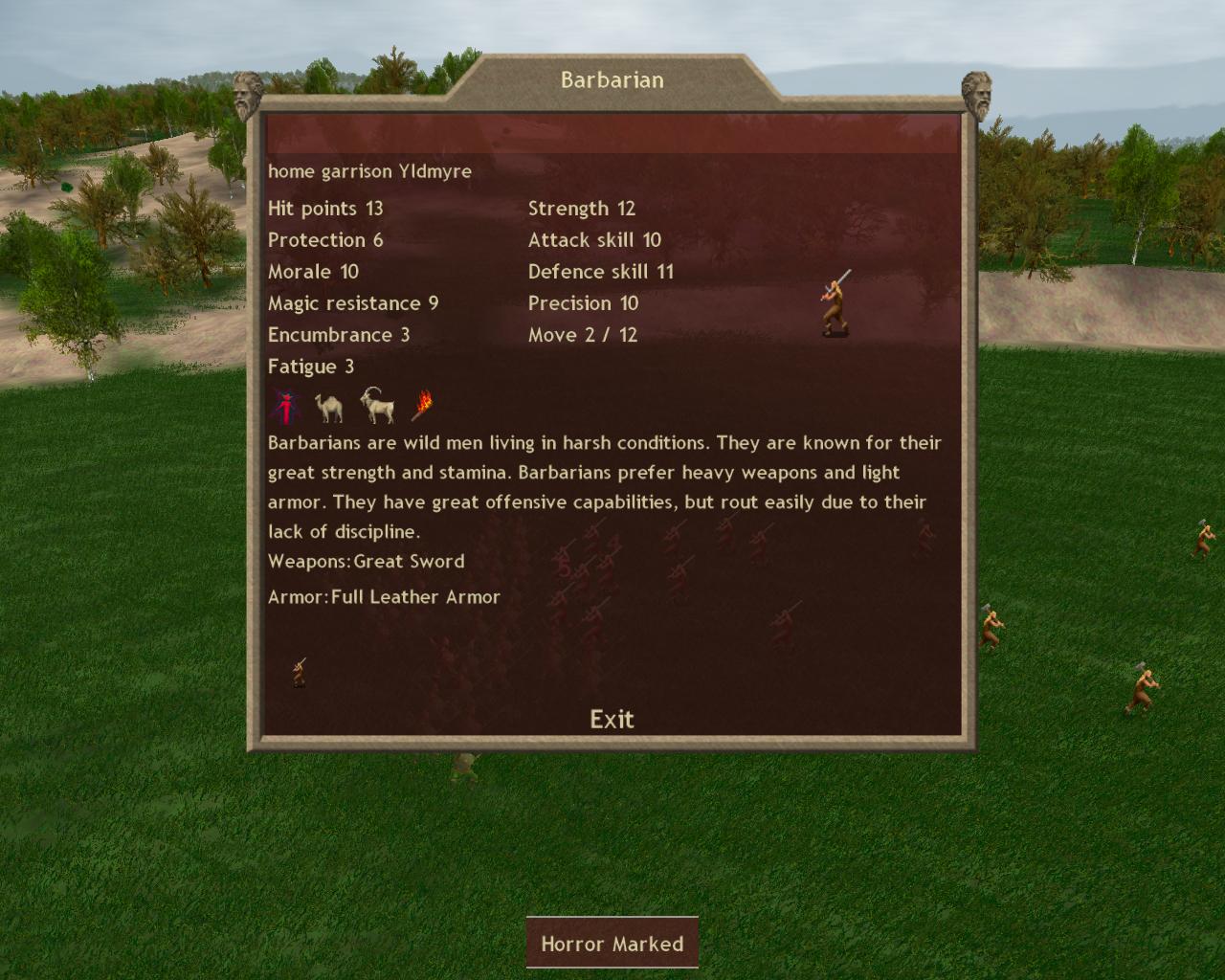Click the red Horror Marked status icon

(x=284, y=407)
